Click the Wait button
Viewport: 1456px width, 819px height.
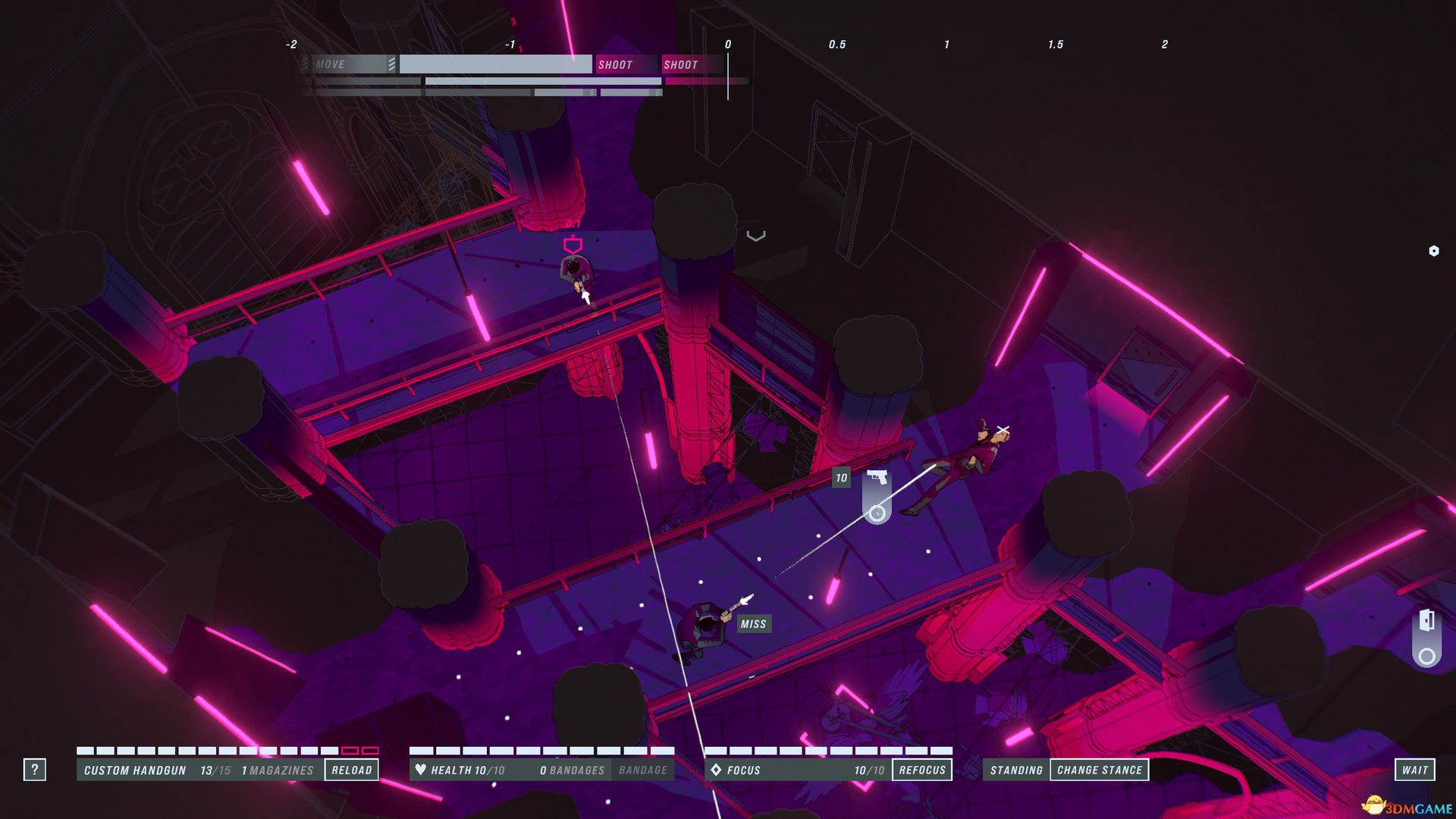(x=1414, y=770)
